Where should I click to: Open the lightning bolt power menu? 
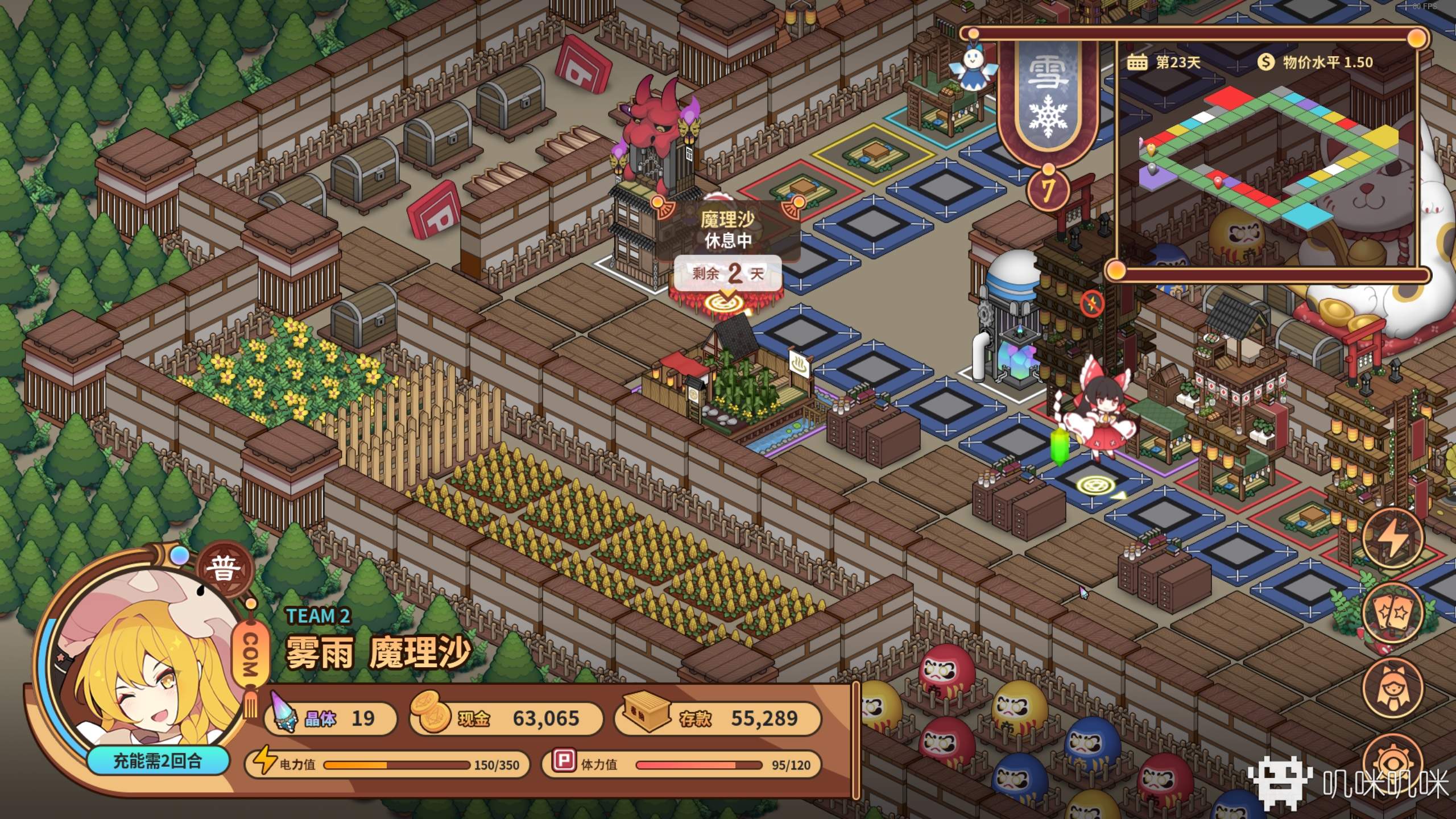click(1392, 537)
